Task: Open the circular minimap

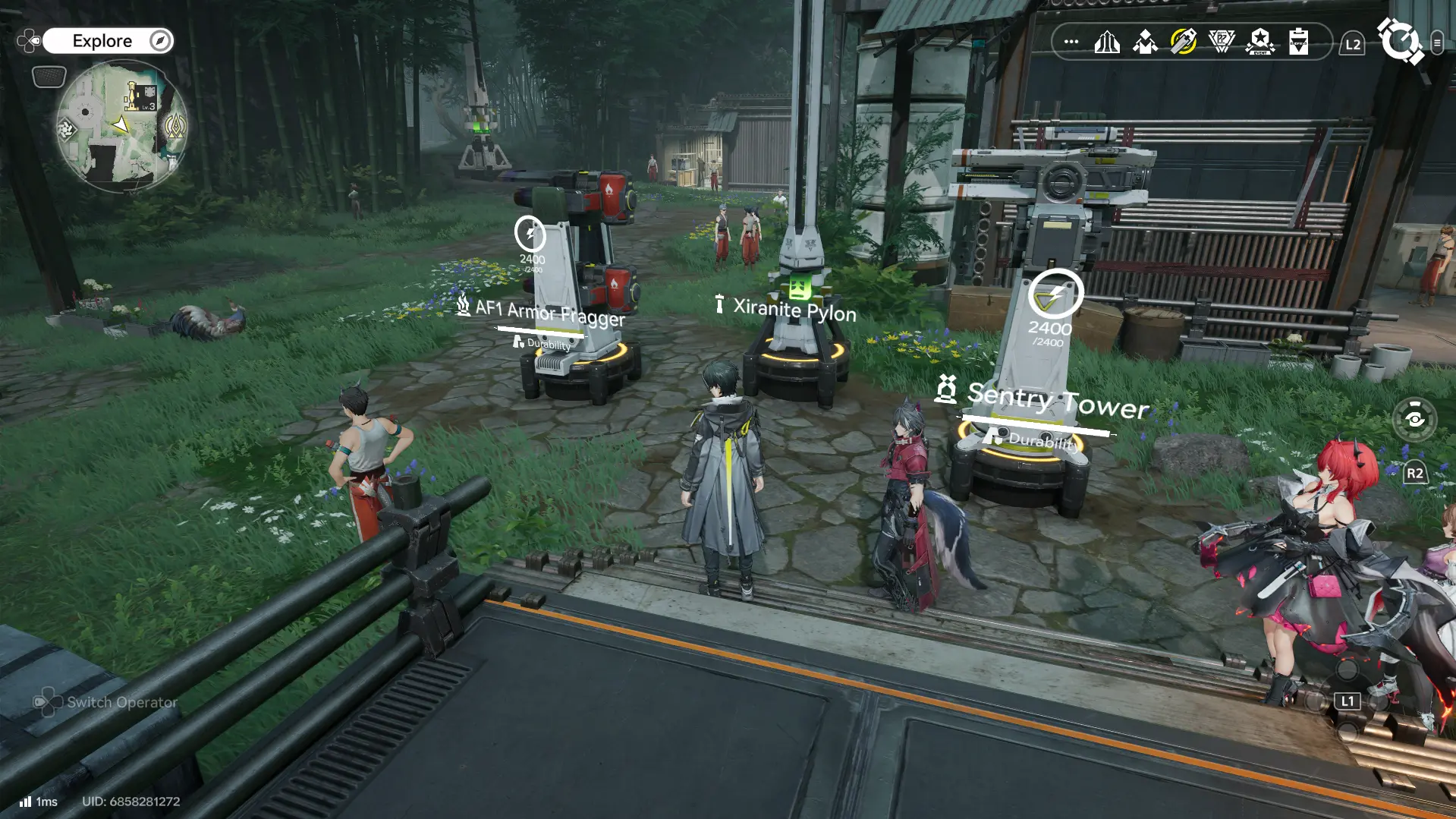Action: (x=121, y=126)
